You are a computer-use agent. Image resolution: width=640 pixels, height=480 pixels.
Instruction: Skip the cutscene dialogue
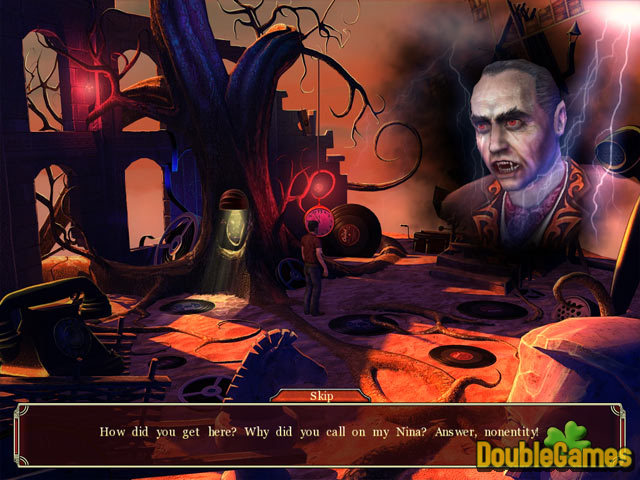click(320, 396)
